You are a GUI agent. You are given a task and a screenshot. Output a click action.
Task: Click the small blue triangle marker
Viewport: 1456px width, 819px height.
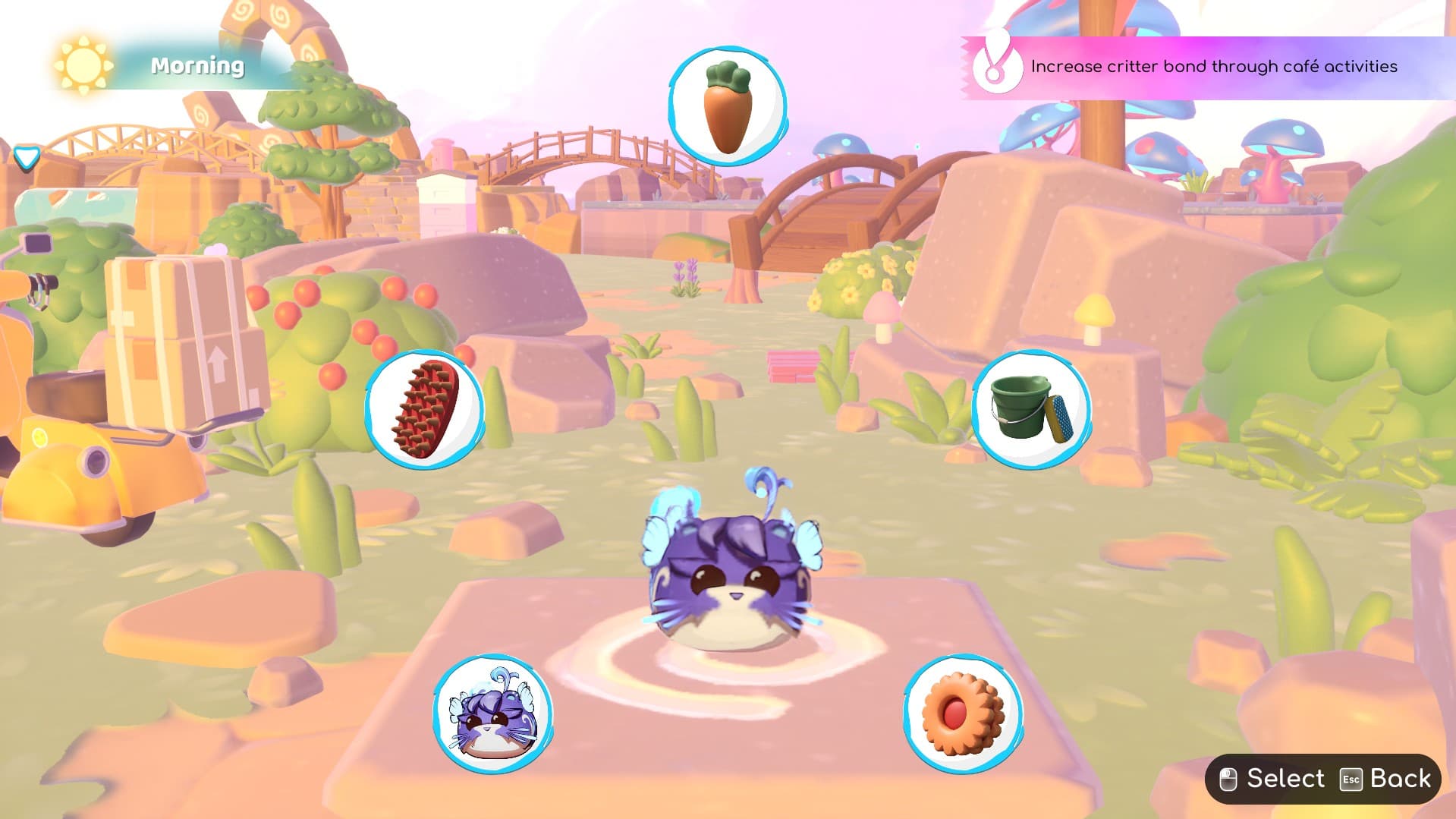click(x=27, y=158)
